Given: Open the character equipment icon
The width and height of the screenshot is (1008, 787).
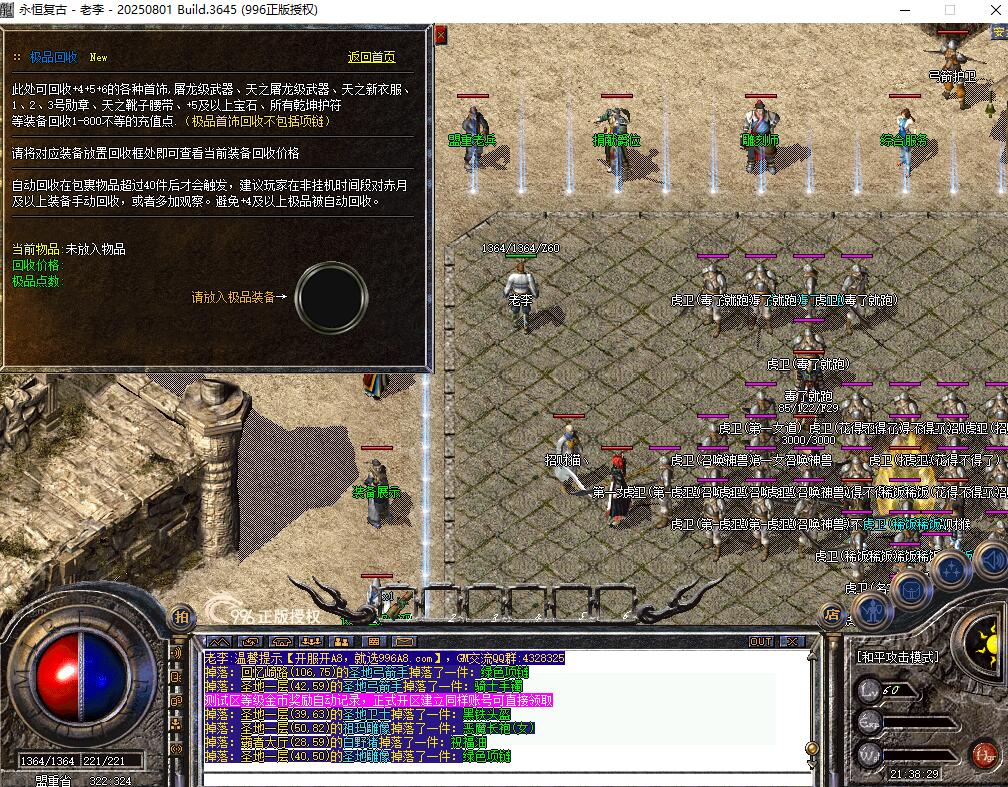Looking at the screenshot, I should (x=873, y=607).
